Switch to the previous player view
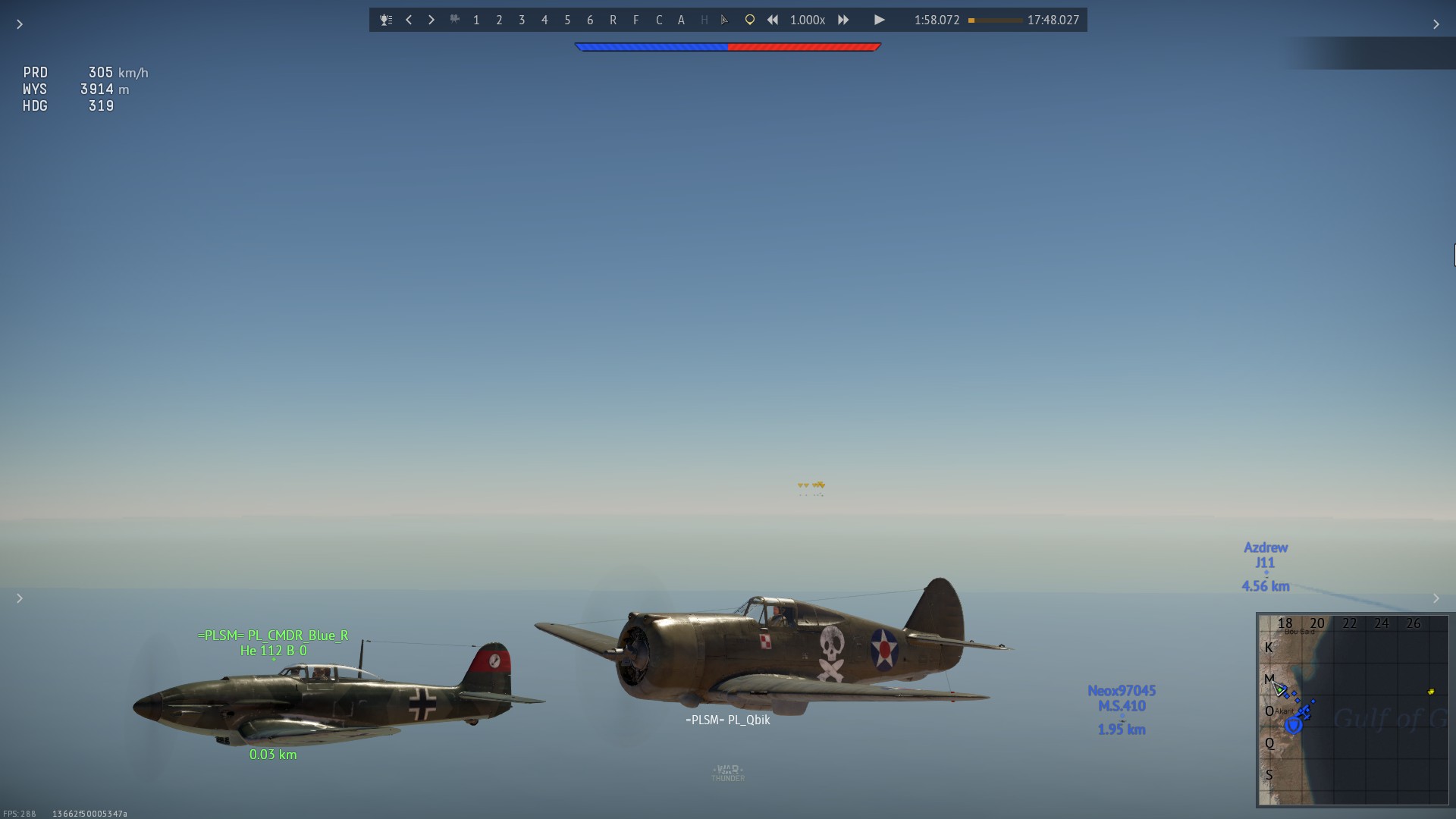Viewport: 1456px width, 819px height. coord(409,20)
